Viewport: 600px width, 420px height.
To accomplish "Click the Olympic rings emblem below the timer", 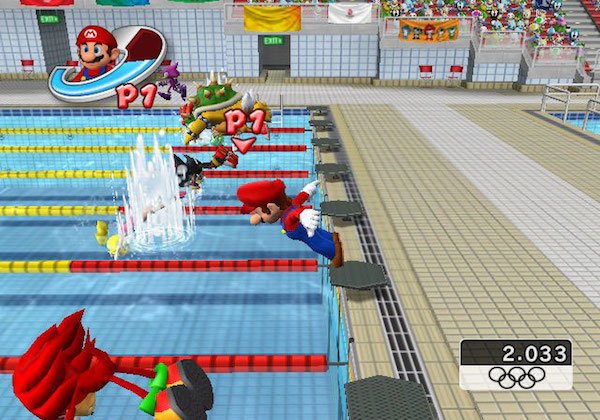I will coord(516,377).
